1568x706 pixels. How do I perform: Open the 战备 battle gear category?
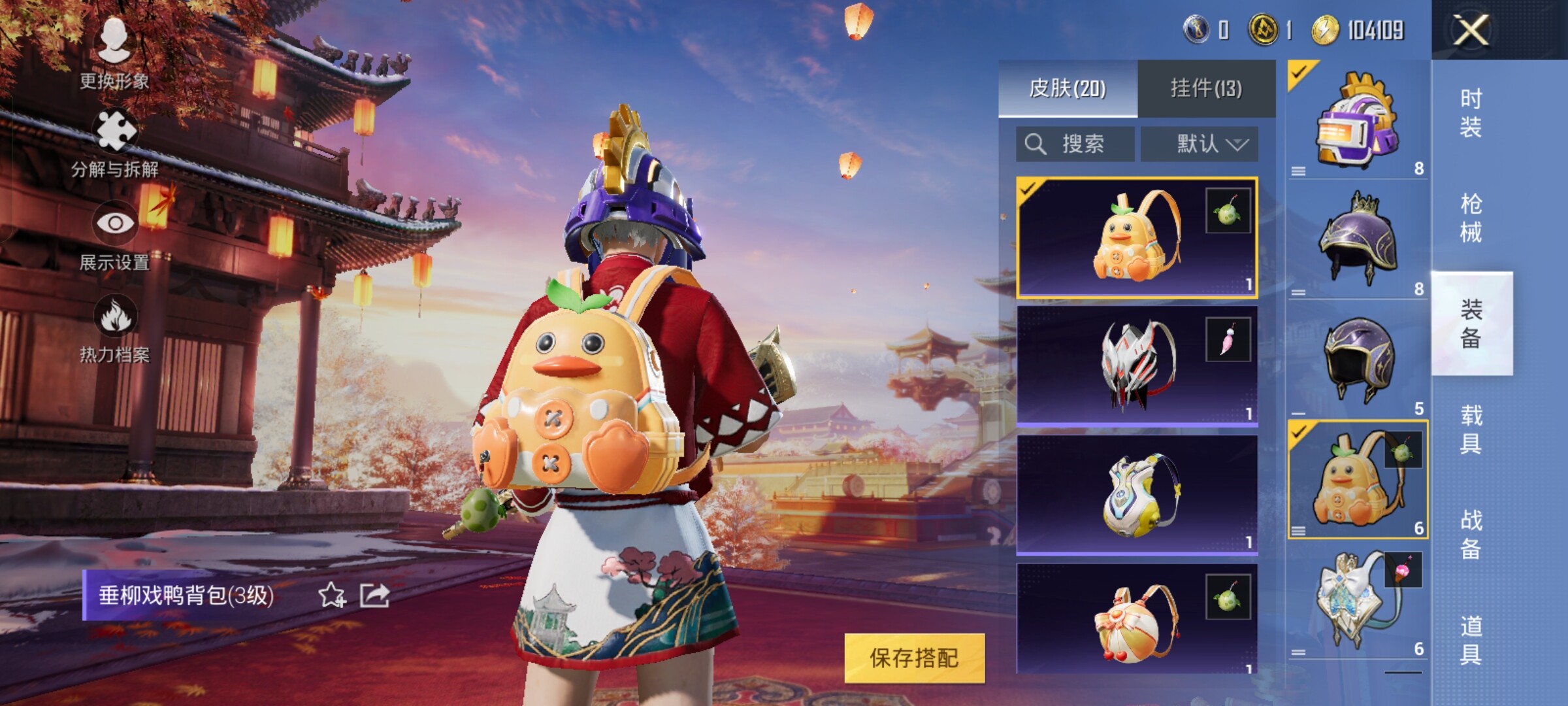(x=1471, y=535)
